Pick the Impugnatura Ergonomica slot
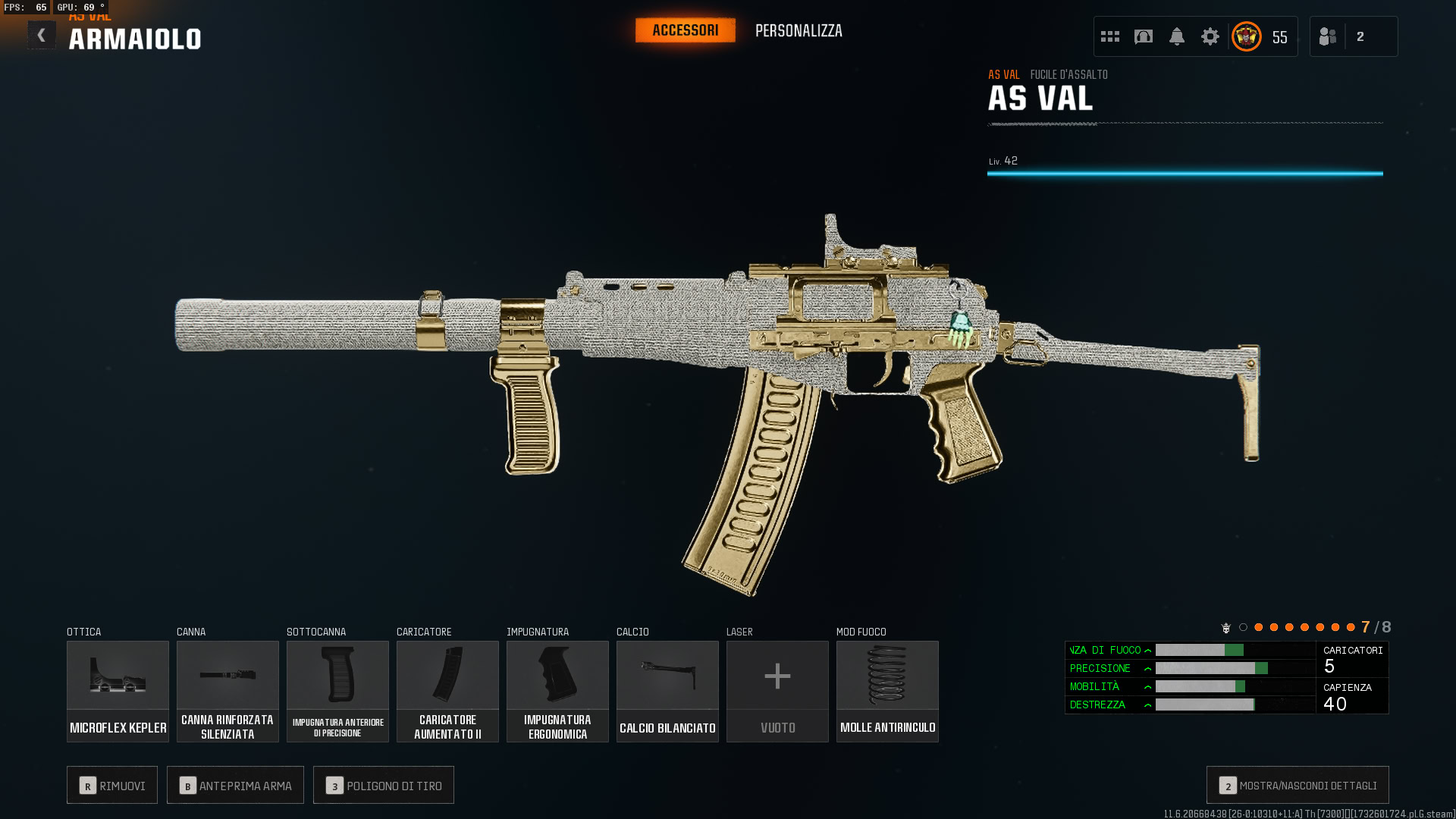Image resolution: width=1456 pixels, height=819 pixels. point(557,691)
